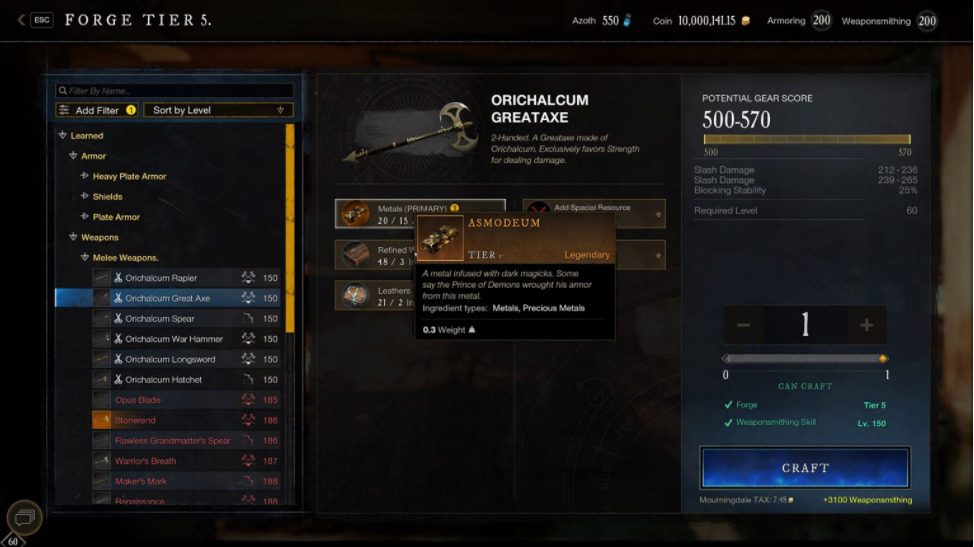Select the Orichalcum Rapier recipe
Viewport: 974px width, 547px height.
[161, 278]
